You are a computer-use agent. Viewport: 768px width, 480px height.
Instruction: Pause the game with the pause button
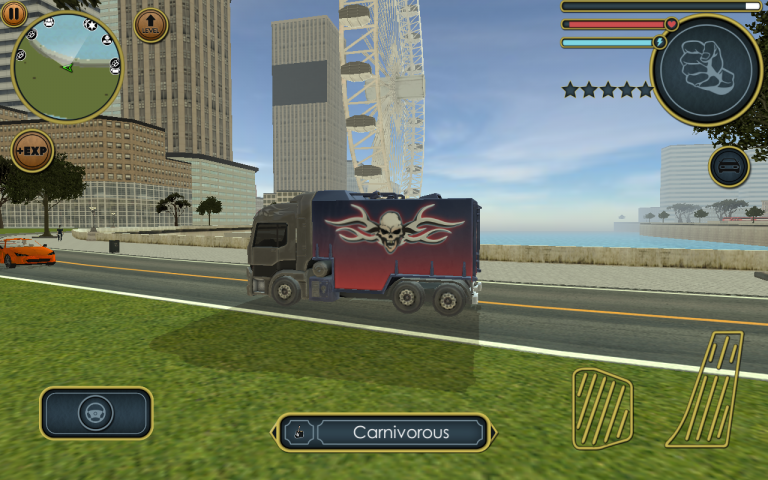click(14, 13)
